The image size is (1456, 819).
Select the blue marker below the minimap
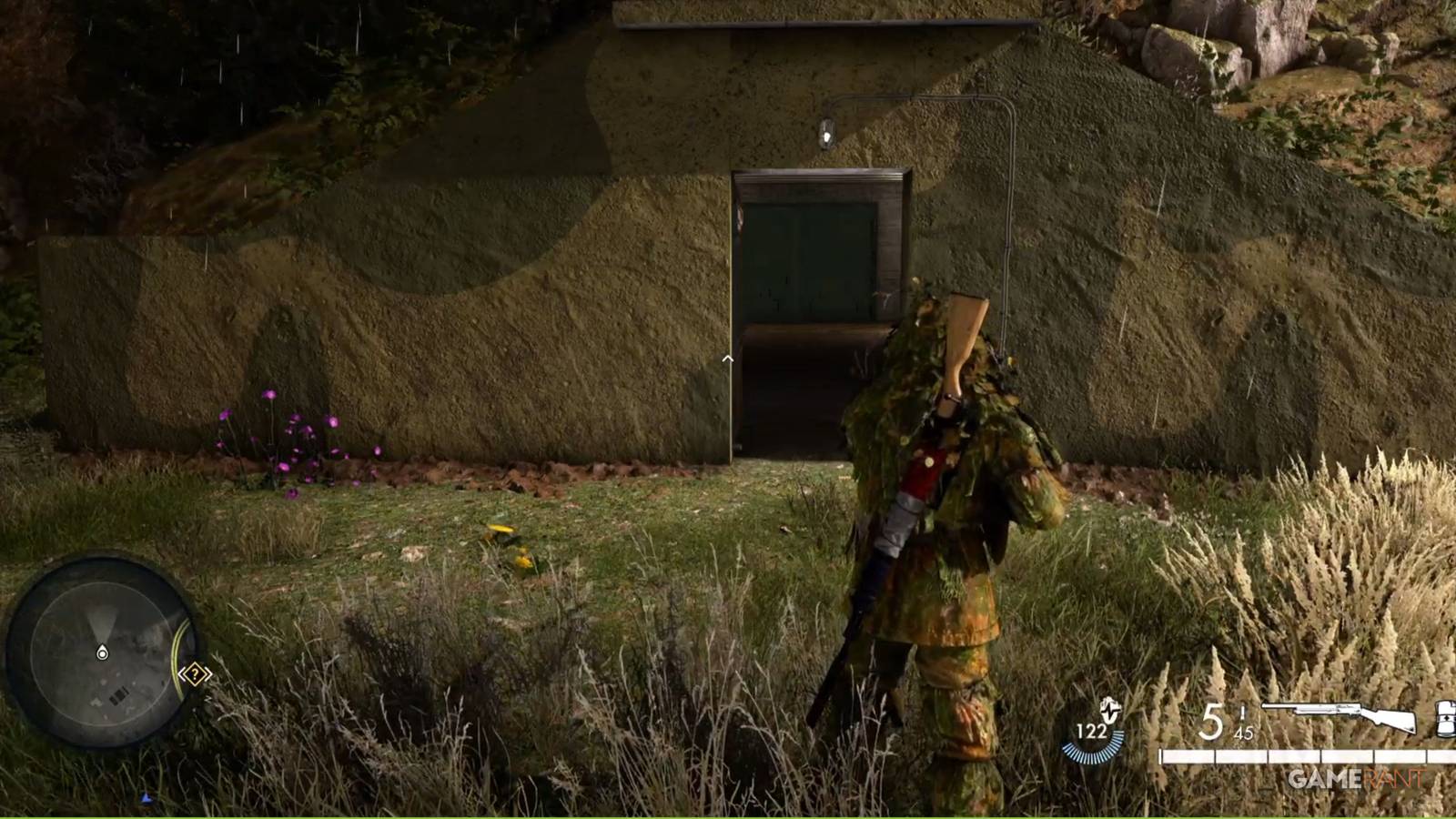(144, 799)
